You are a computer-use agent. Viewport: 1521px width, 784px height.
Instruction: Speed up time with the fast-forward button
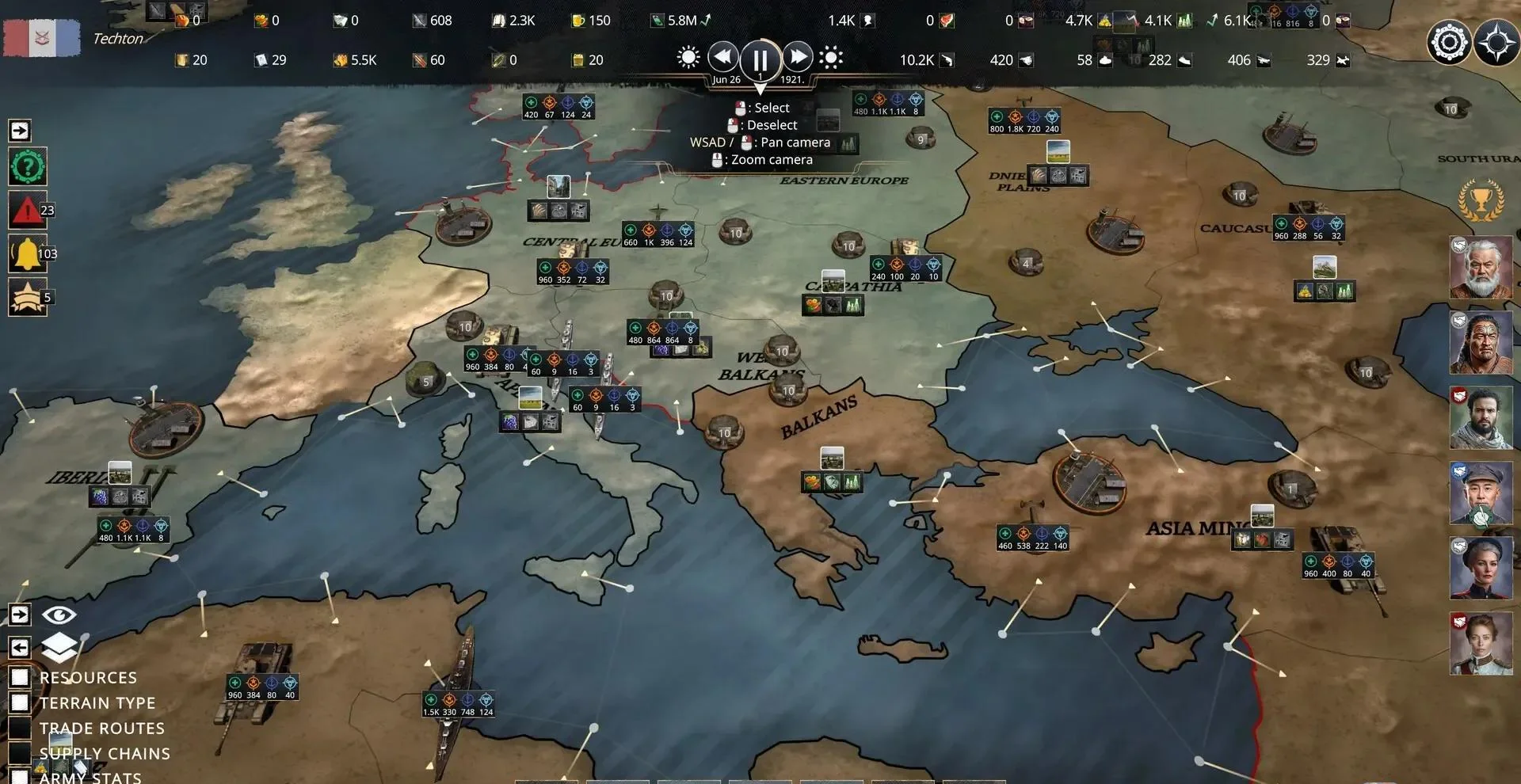coord(799,56)
